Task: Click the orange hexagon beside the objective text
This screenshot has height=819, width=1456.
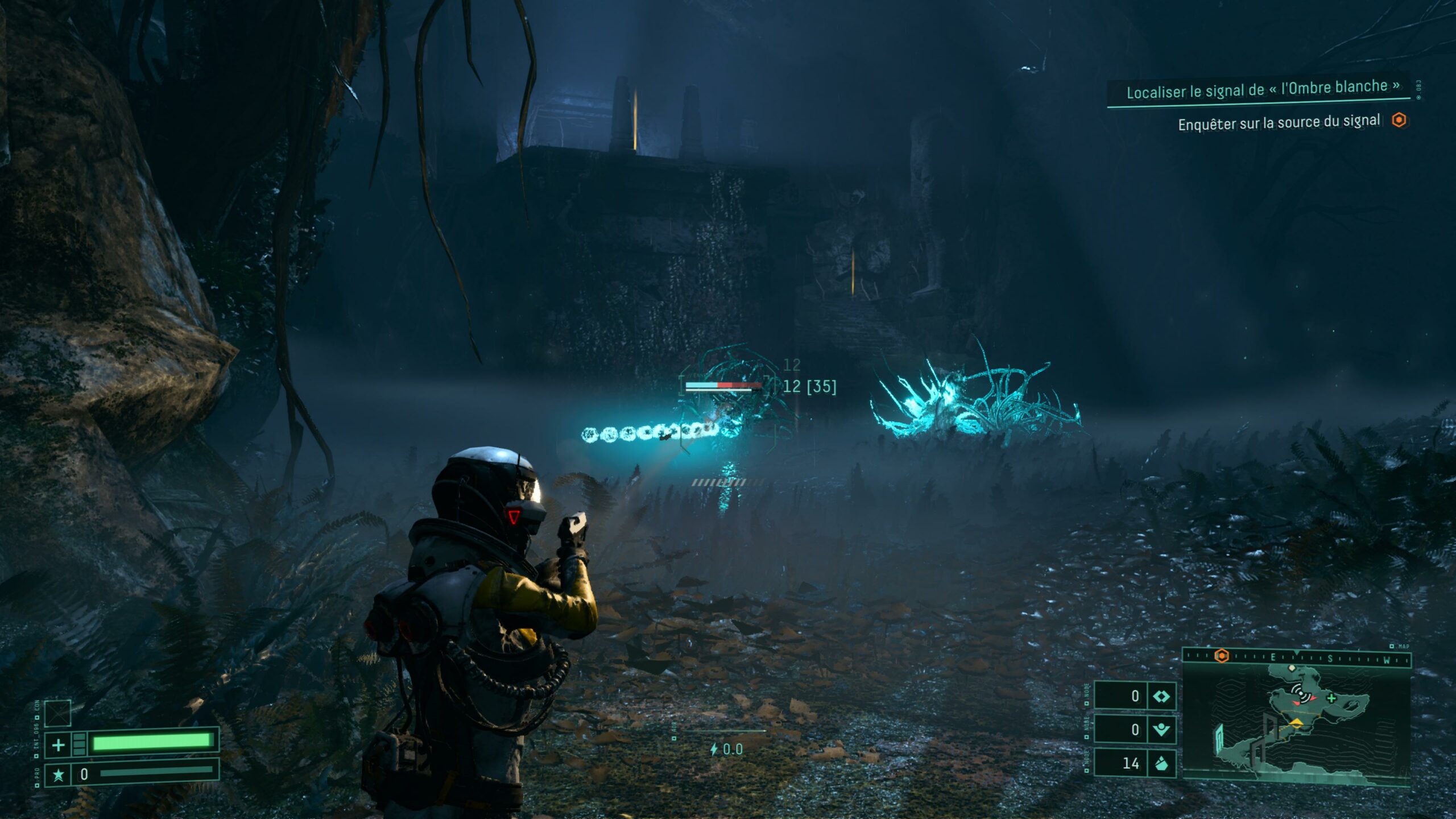Action: (1399, 120)
